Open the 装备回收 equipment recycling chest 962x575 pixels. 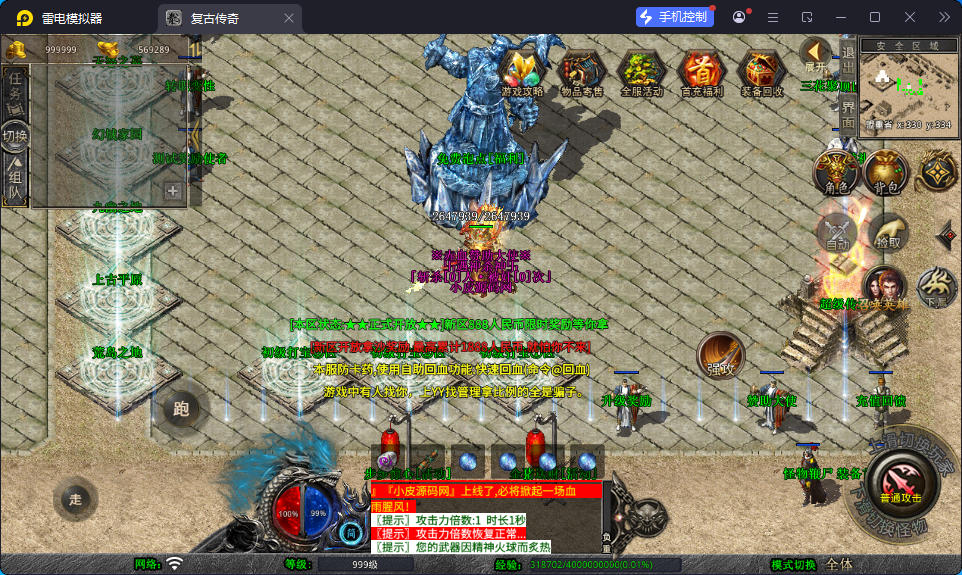(x=762, y=71)
